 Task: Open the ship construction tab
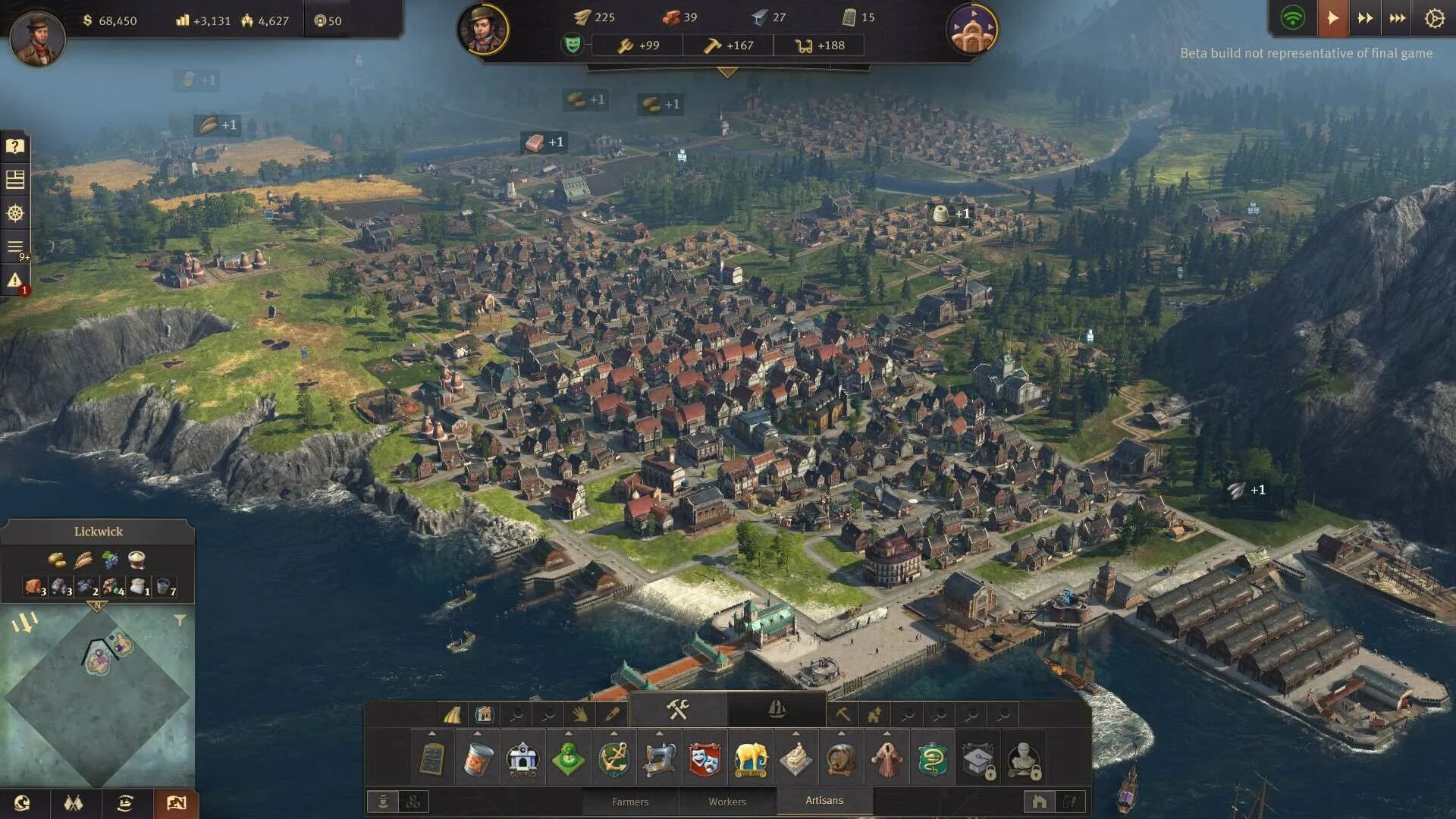coord(777,710)
